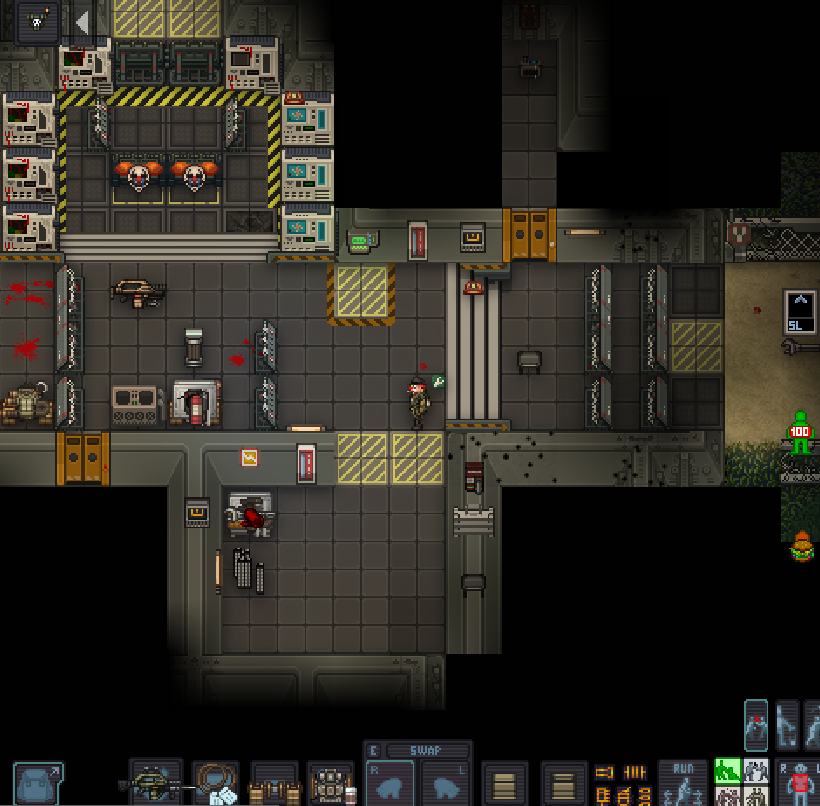Select the rifle in the weapon slot

tap(155, 783)
